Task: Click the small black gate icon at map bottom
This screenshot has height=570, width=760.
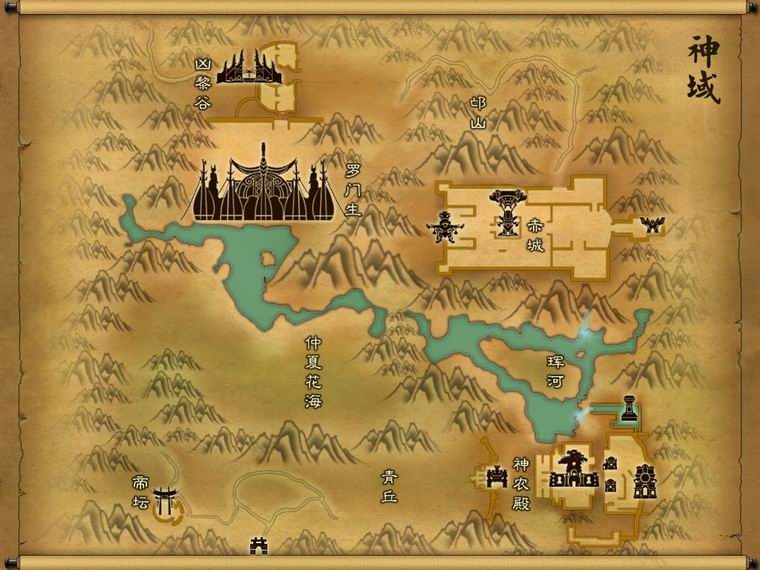Action: [258, 545]
